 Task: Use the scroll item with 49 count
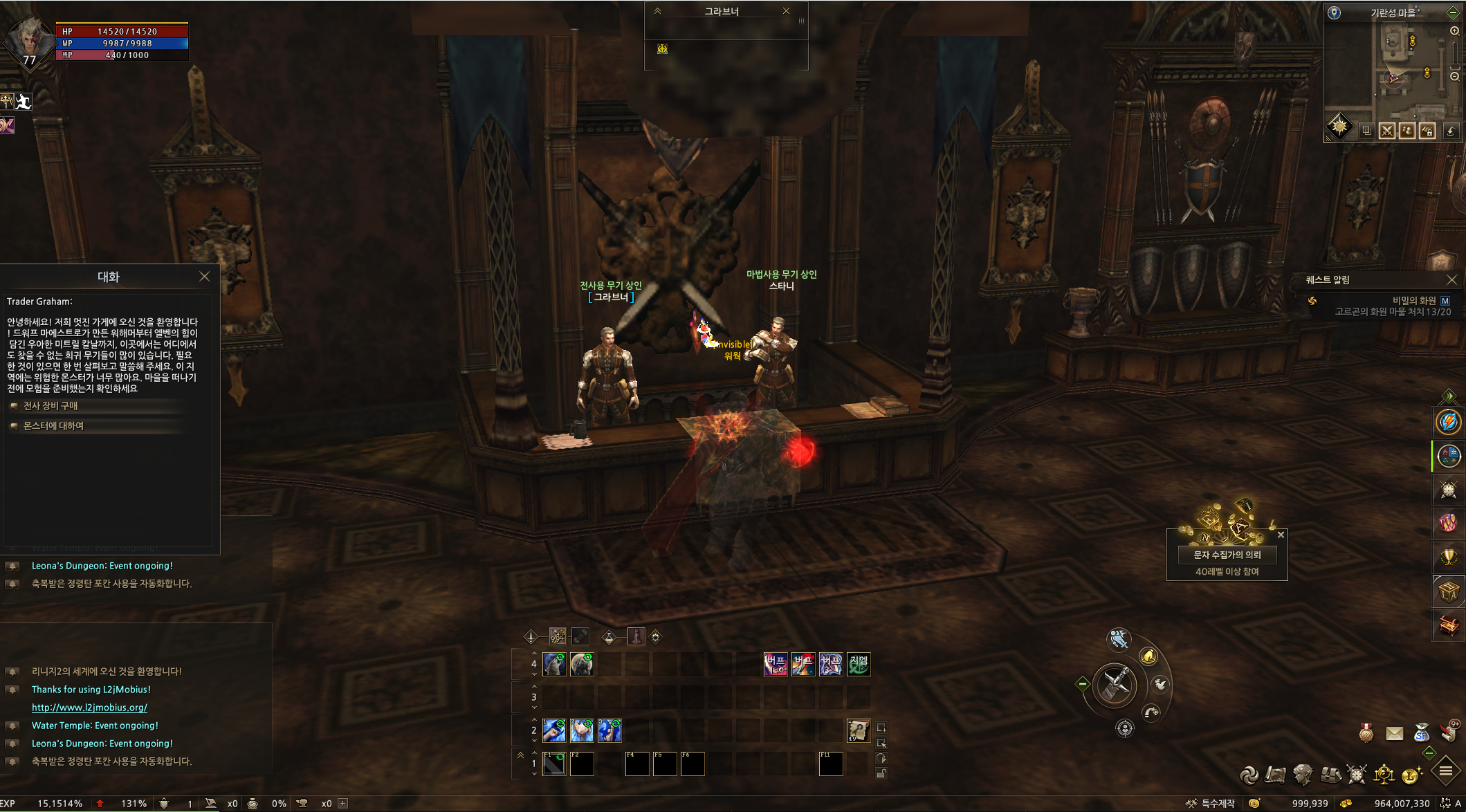click(x=858, y=730)
